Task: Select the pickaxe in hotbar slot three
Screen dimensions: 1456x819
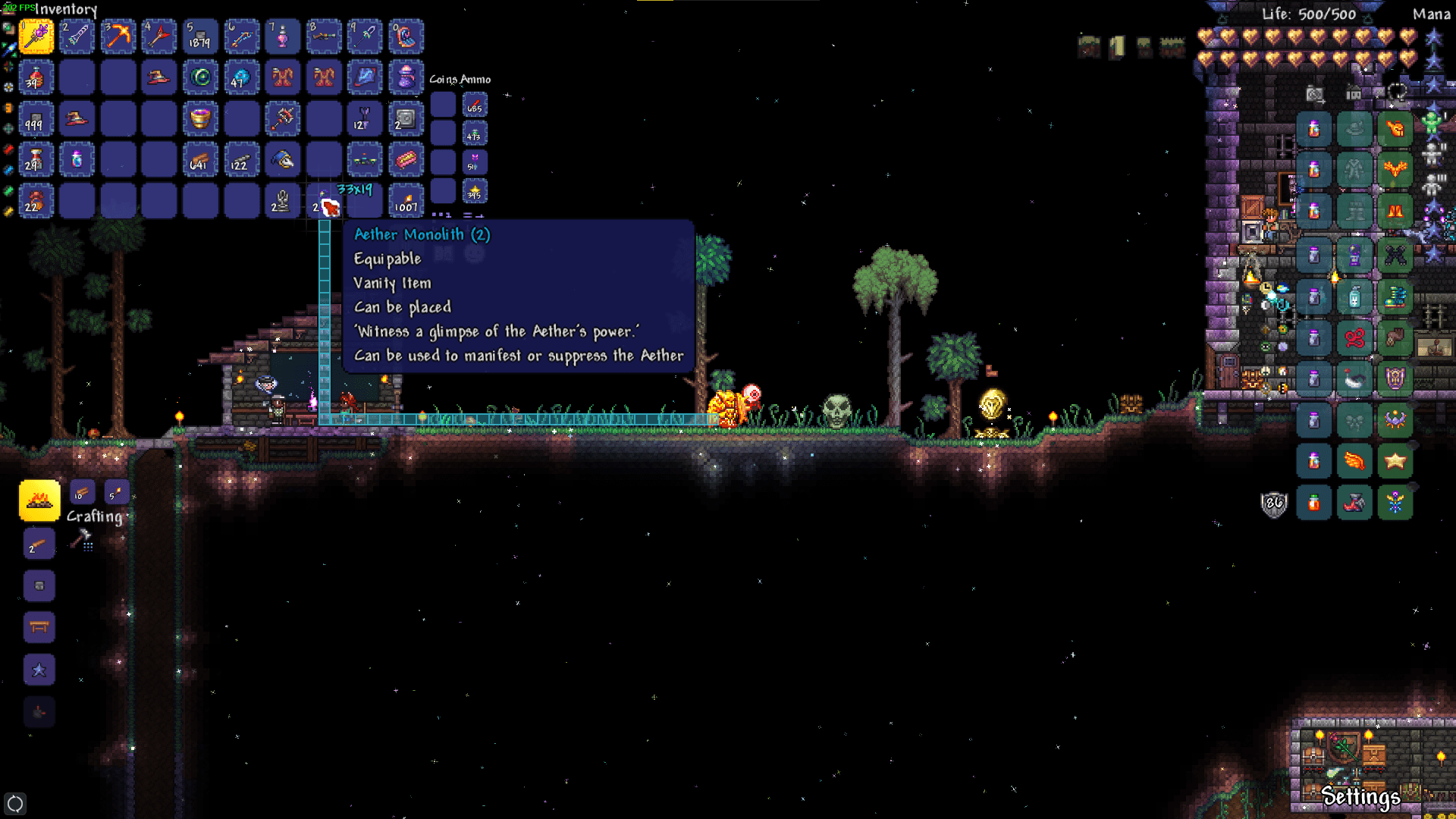Action: pos(118,36)
